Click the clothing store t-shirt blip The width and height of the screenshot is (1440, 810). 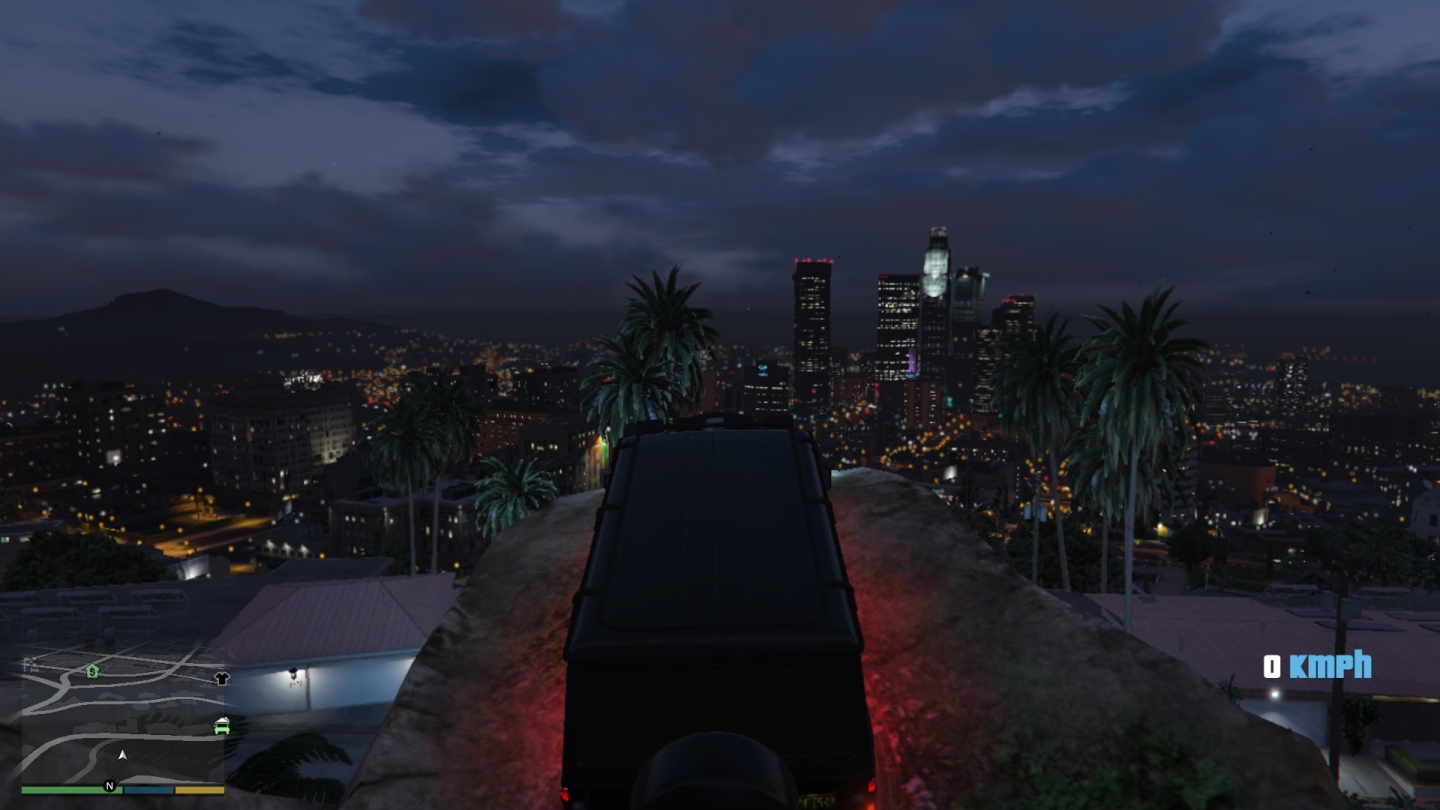click(x=221, y=679)
